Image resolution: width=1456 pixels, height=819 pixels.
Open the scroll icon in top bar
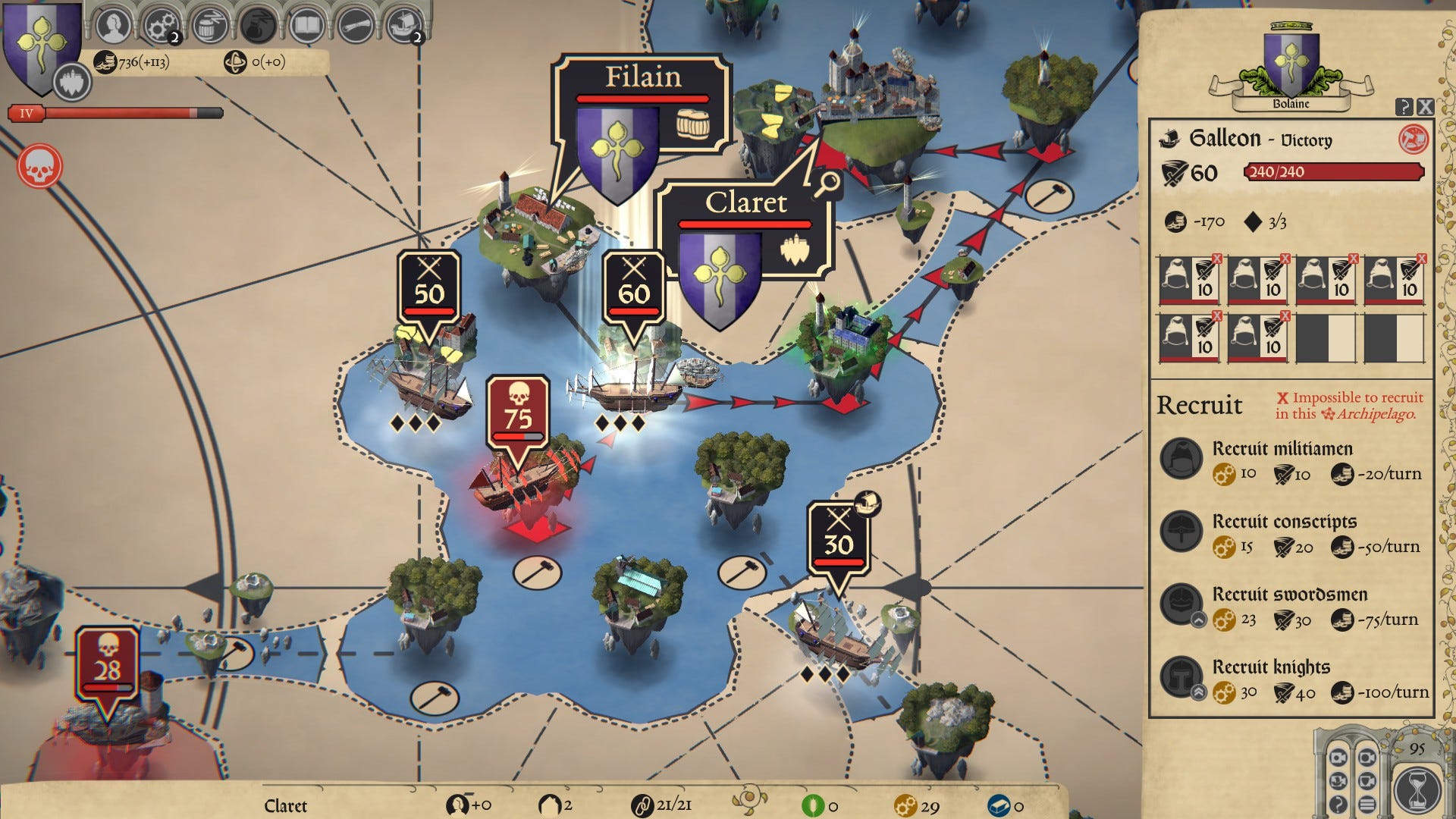(356, 26)
